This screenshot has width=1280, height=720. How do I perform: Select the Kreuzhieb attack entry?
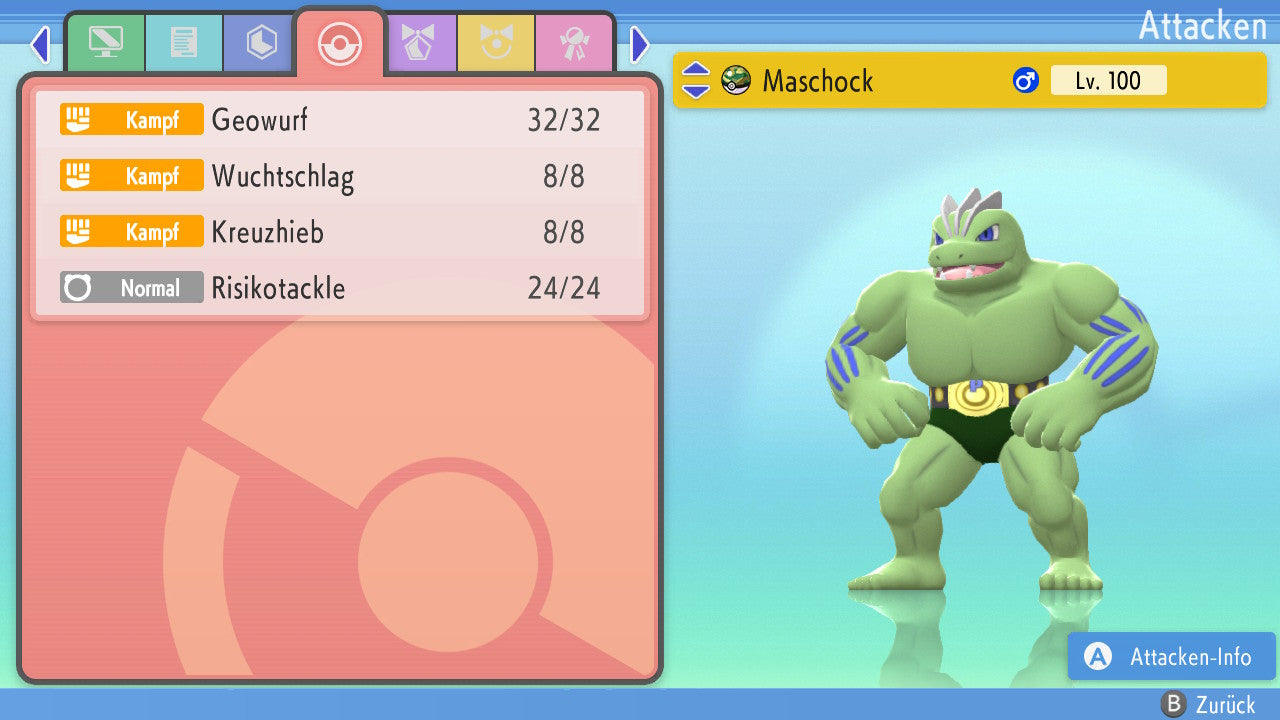point(340,233)
